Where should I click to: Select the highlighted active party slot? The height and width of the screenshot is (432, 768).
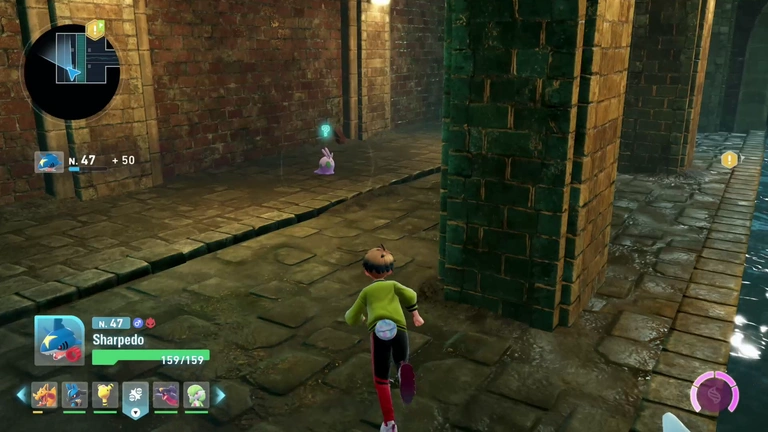[135, 397]
